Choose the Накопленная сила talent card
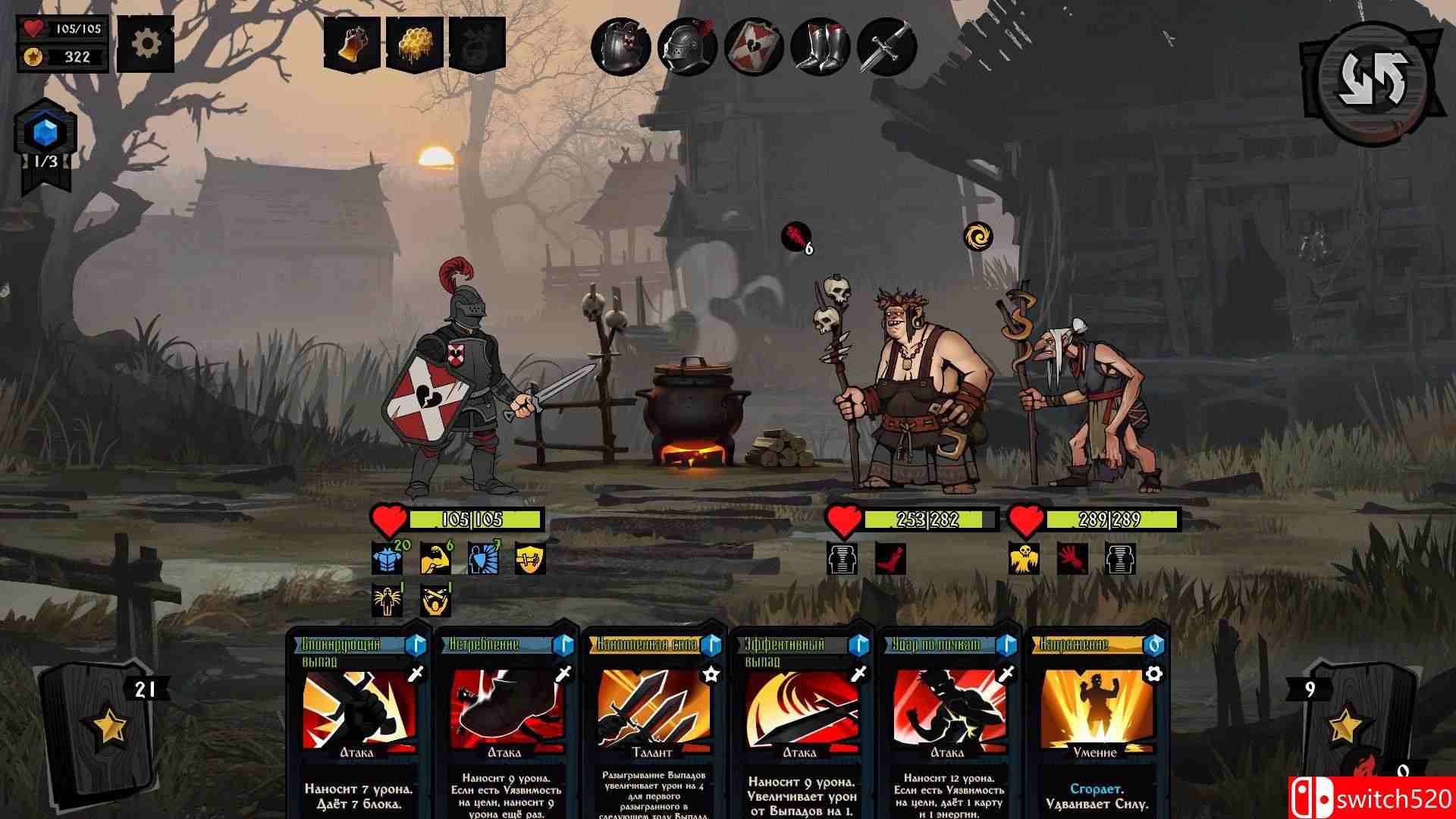The height and width of the screenshot is (819, 1456). [x=653, y=720]
